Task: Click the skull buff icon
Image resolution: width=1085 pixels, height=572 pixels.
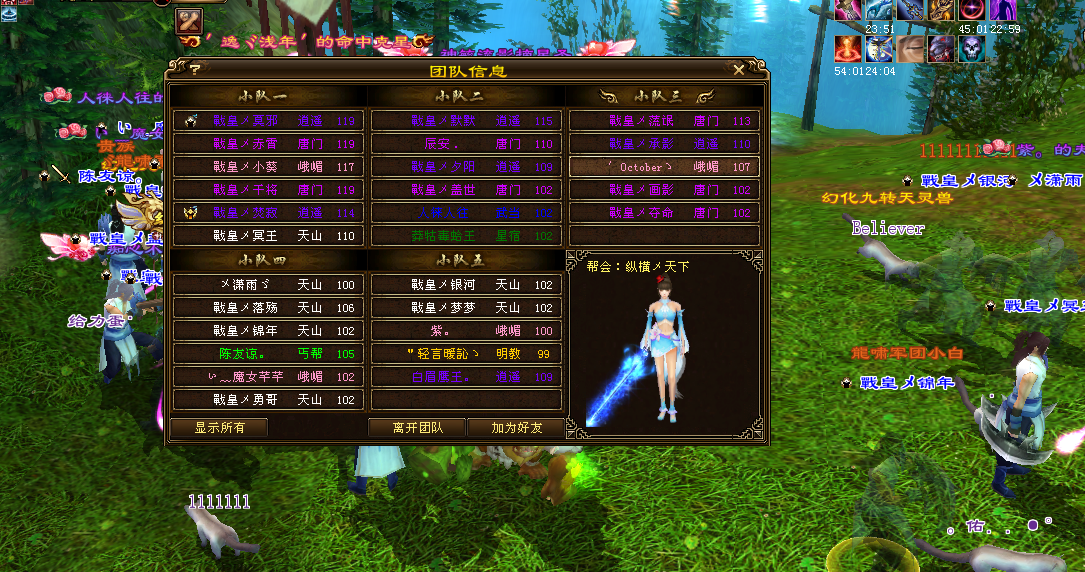Action: [x=972, y=48]
